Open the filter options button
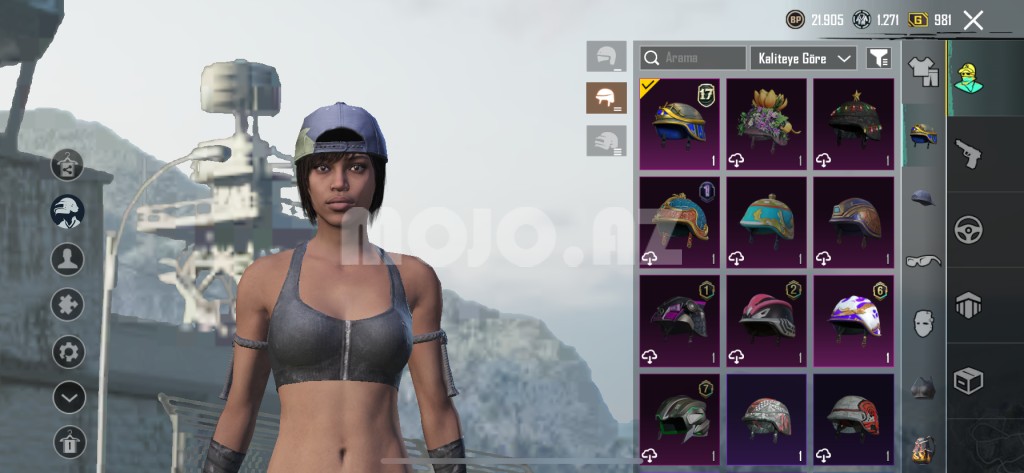 pyautogui.click(x=879, y=58)
